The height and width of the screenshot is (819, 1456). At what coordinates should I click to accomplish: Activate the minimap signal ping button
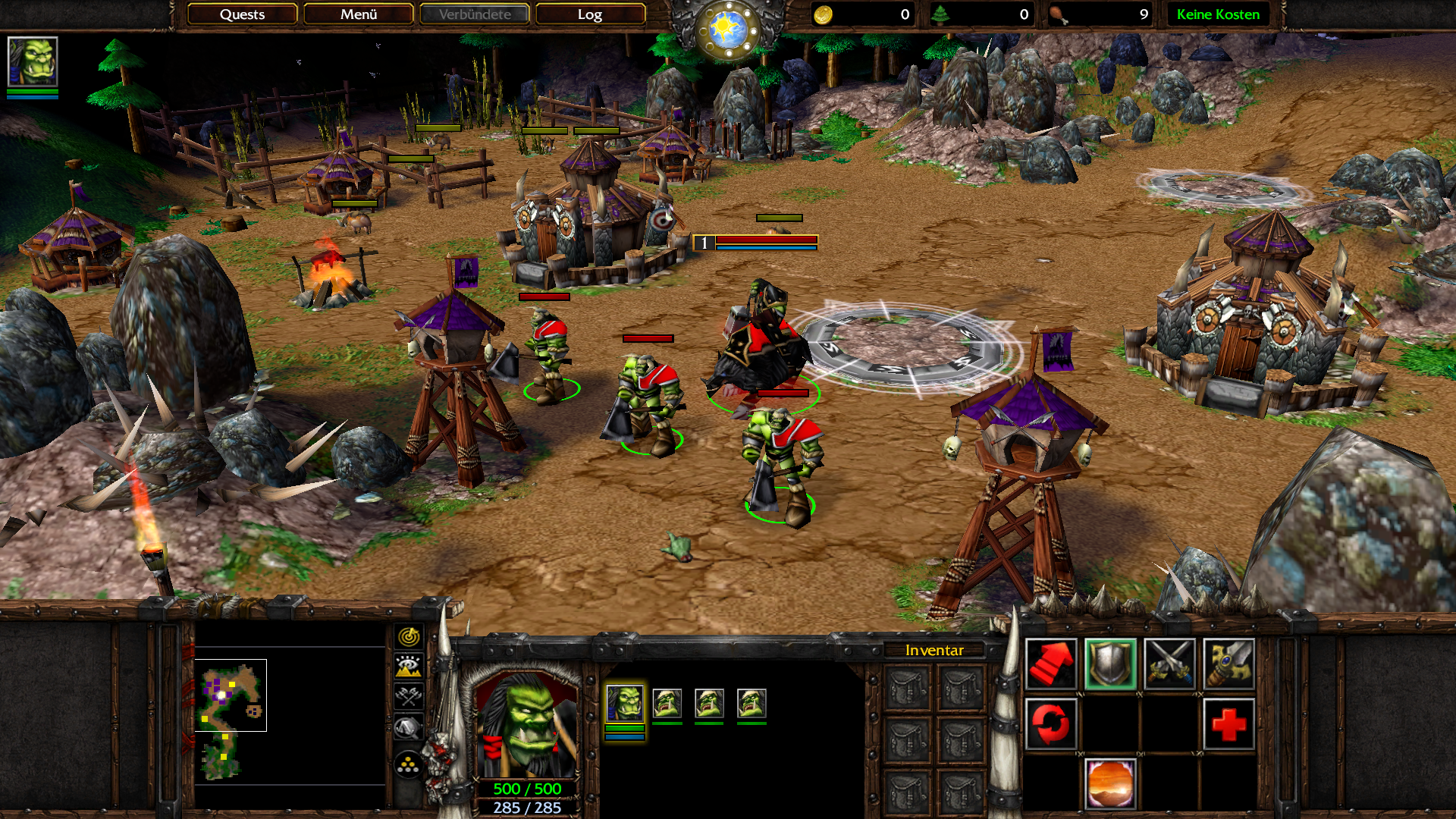409,636
